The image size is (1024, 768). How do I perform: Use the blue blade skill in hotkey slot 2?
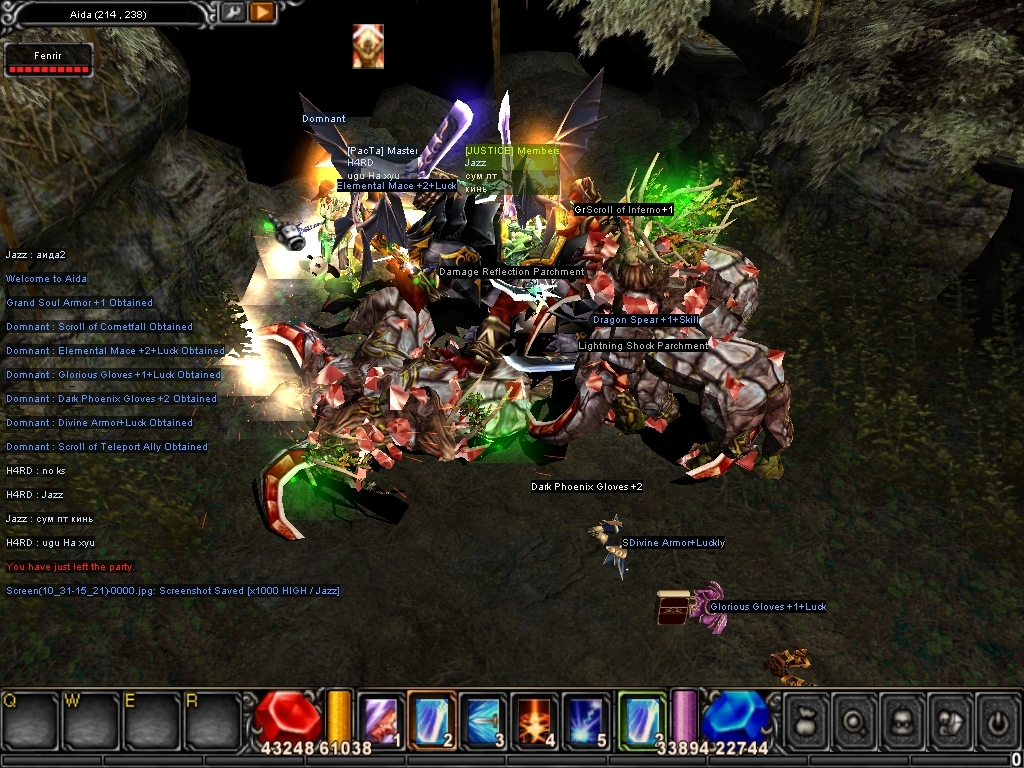click(x=432, y=718)
